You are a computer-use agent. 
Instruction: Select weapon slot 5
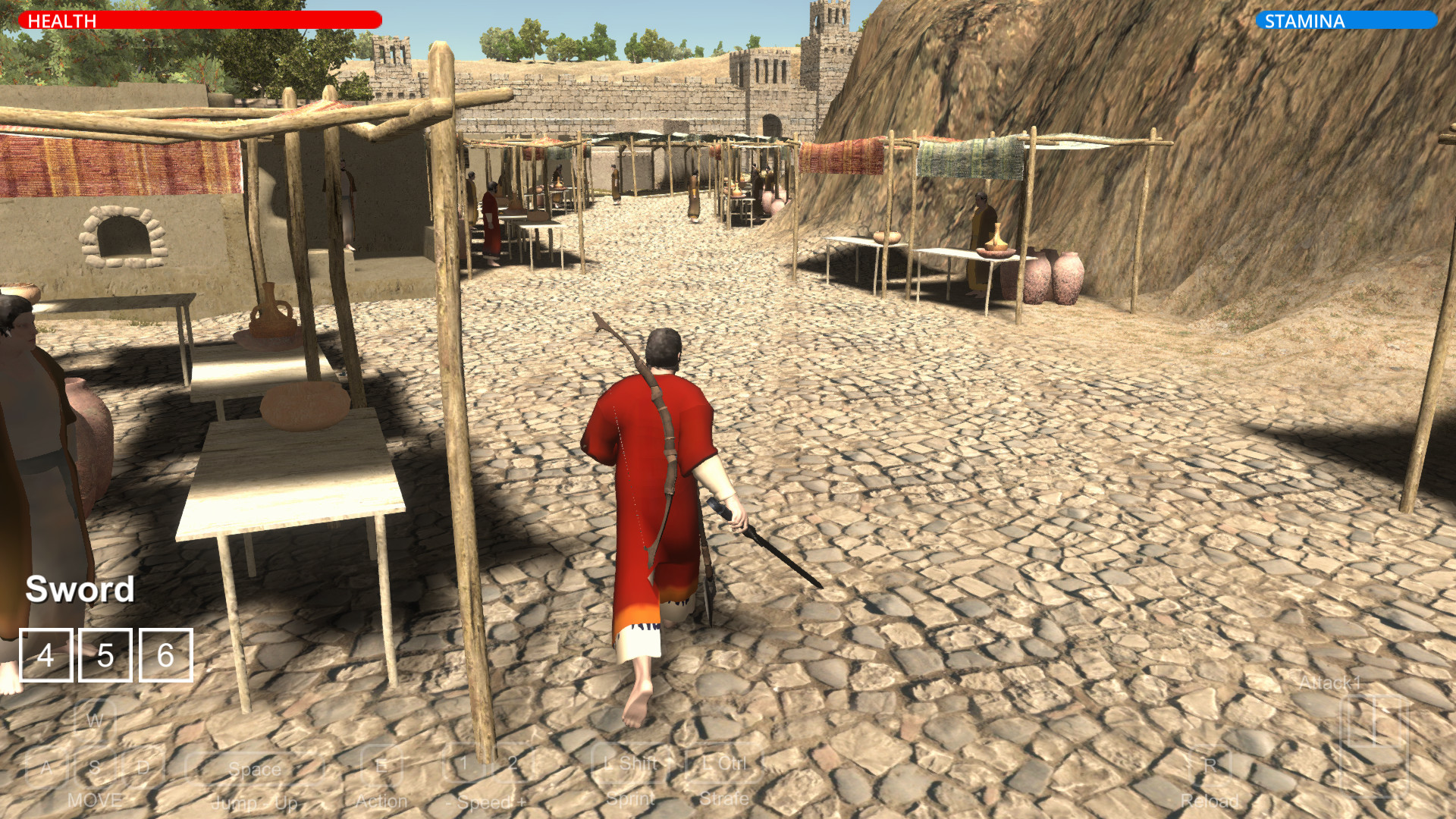tap(105, 655)
